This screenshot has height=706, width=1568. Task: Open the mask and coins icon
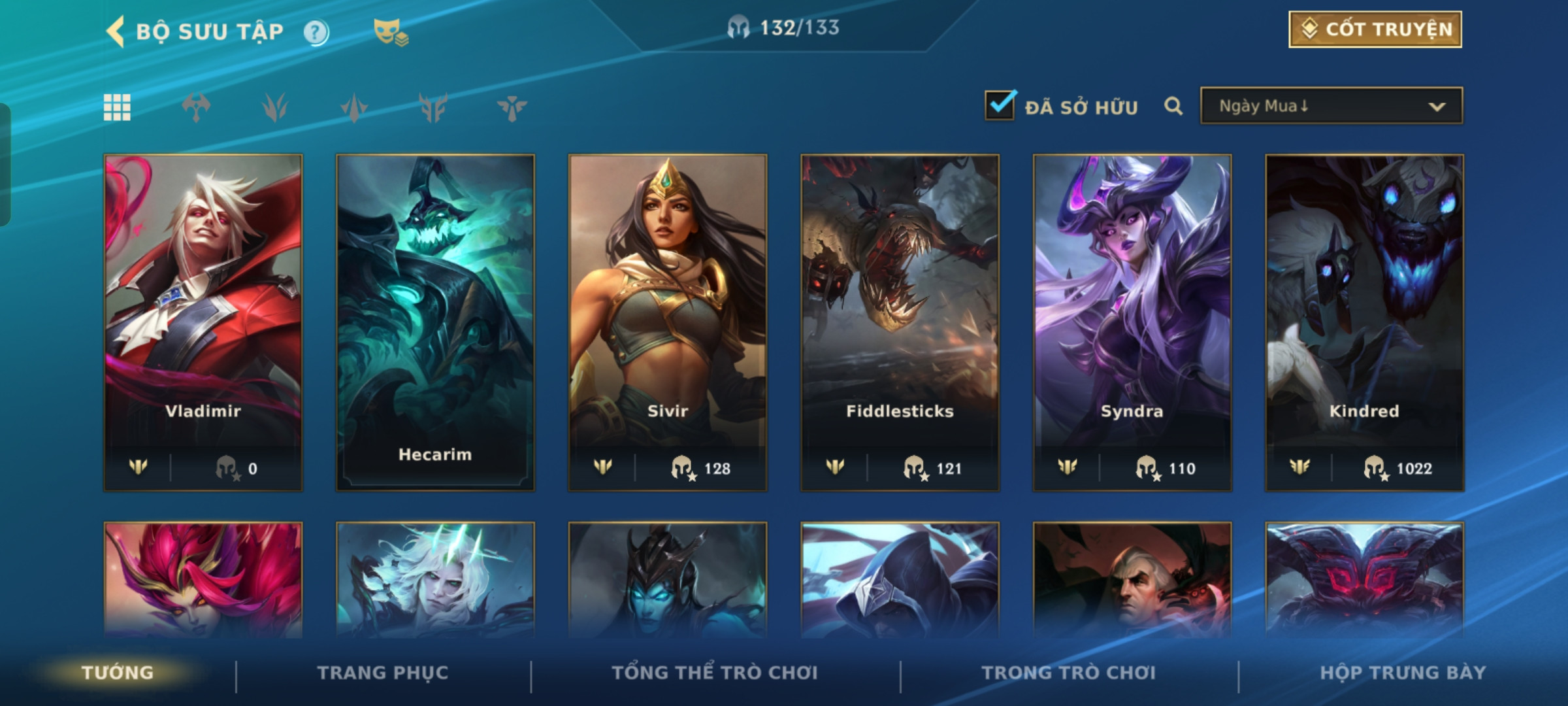390,32
